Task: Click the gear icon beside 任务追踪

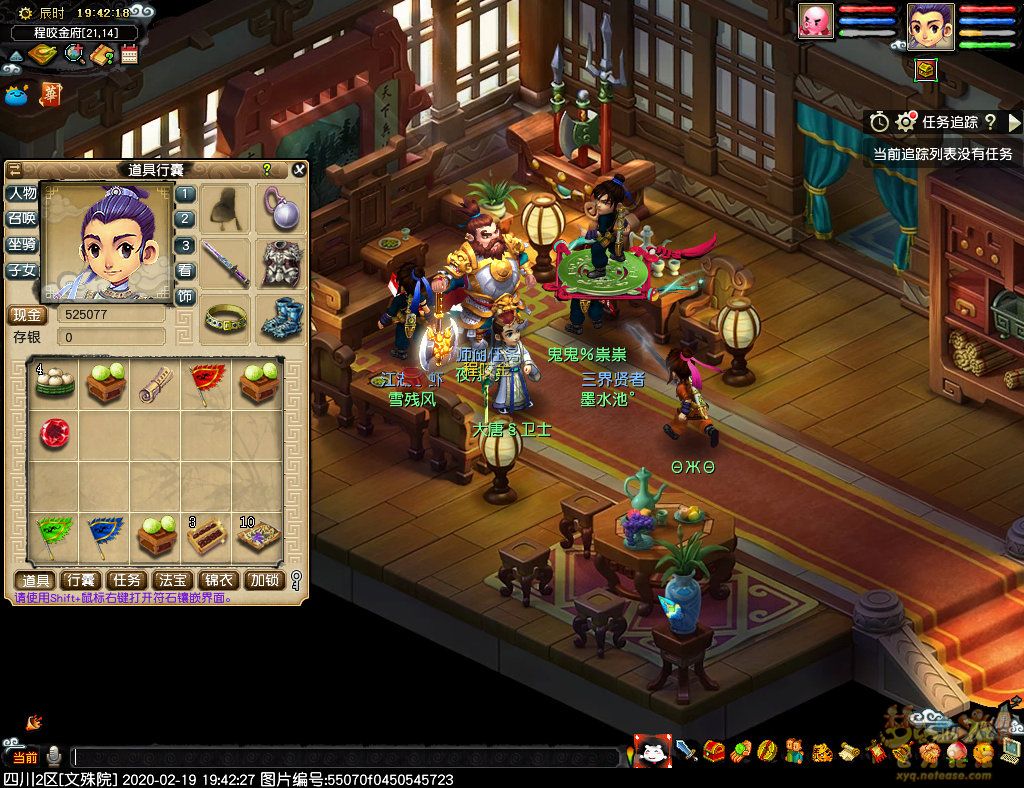Action: click(906, 122)
